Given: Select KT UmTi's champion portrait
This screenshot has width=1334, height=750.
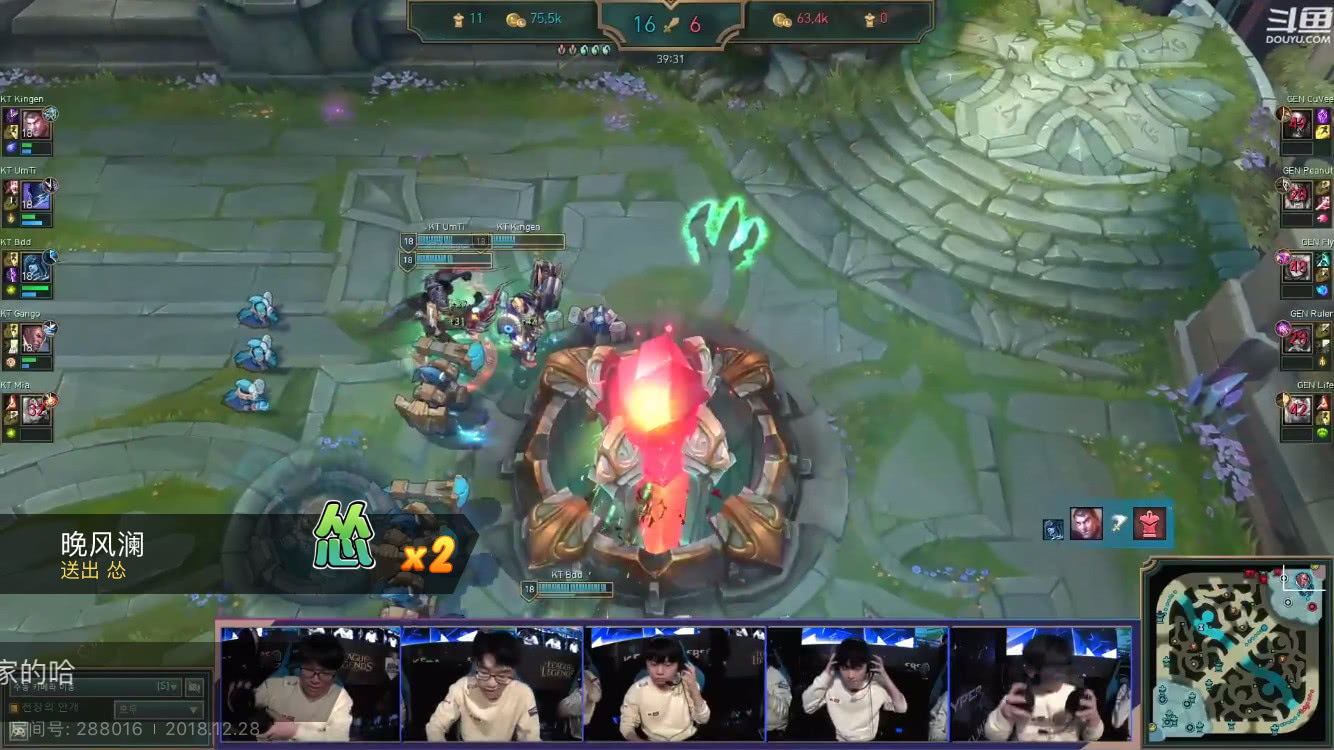Looking at the screenshot, I should click(36, 198).
